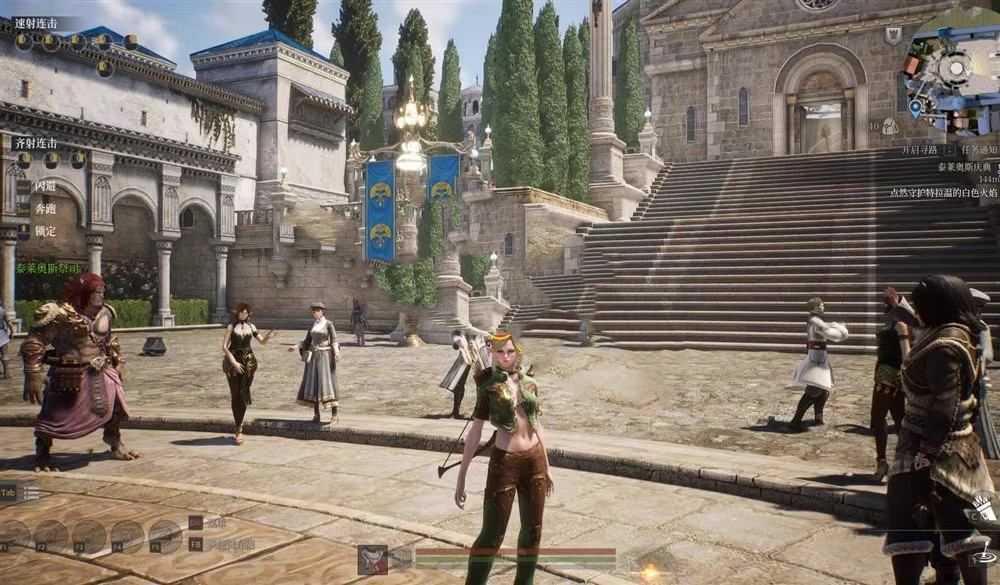Screen dimensions: 1000x585
Task: Click the 奔跑 sprint action
Action: (45, 209)
